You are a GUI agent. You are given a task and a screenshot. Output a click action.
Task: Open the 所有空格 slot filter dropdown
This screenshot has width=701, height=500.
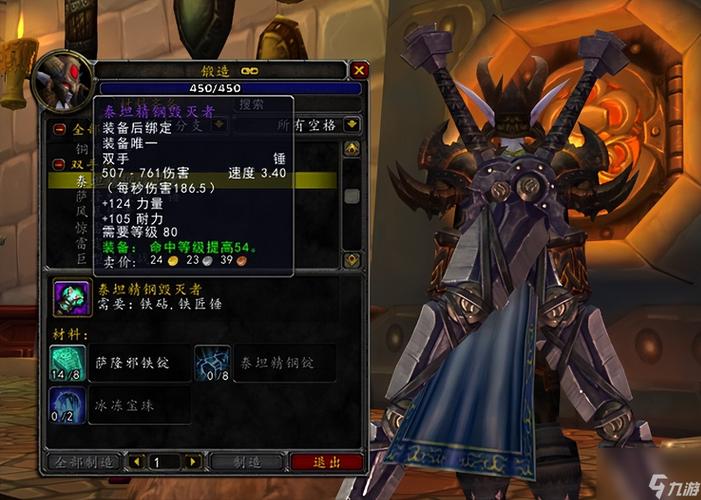(x=351, y=125)
